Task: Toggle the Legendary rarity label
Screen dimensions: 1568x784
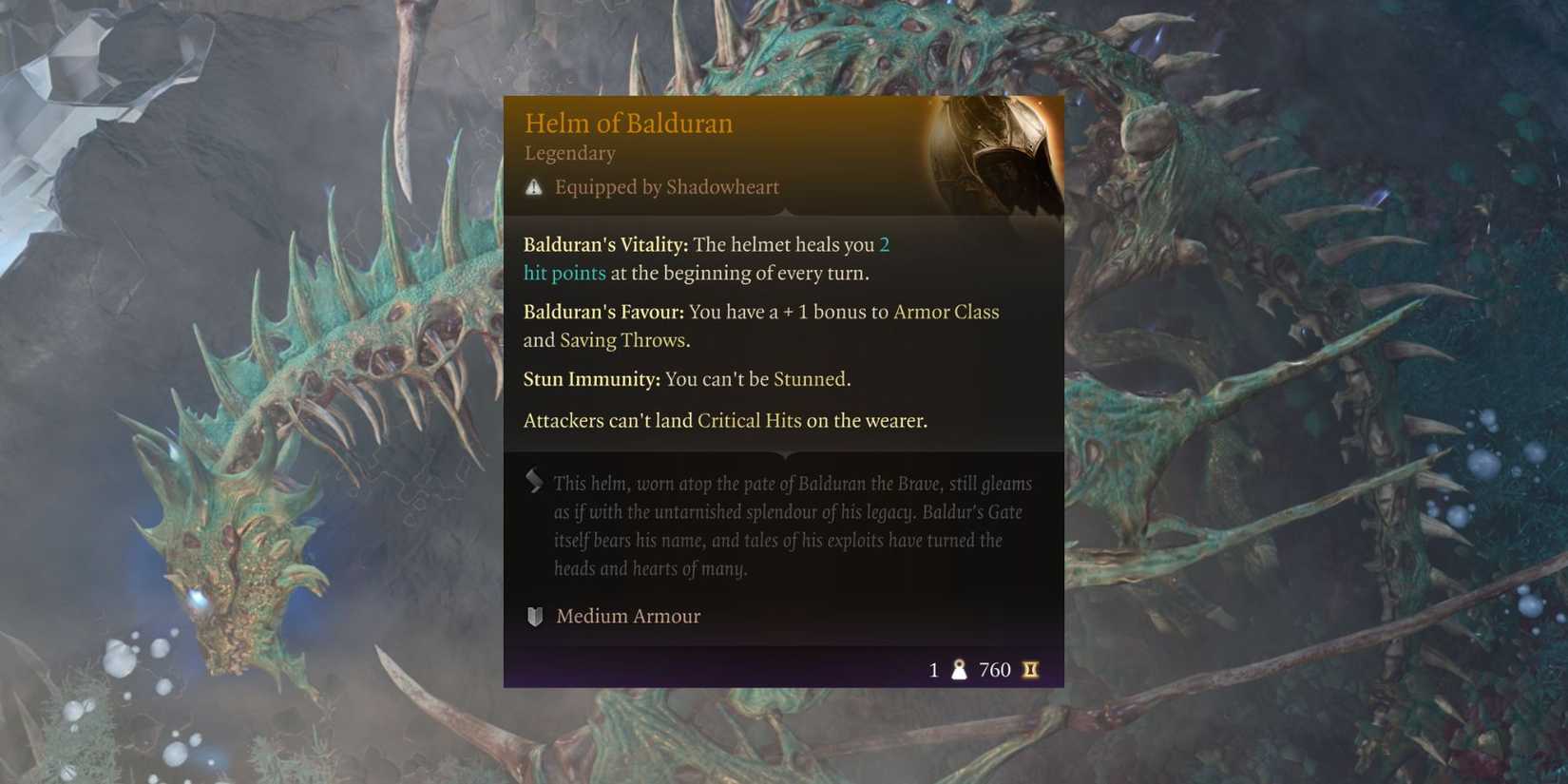Action: (569, 153)
